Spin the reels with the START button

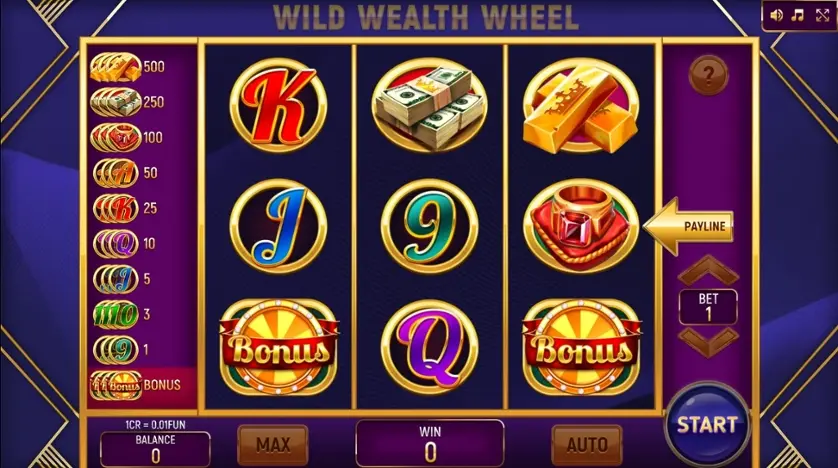[706, 424]
